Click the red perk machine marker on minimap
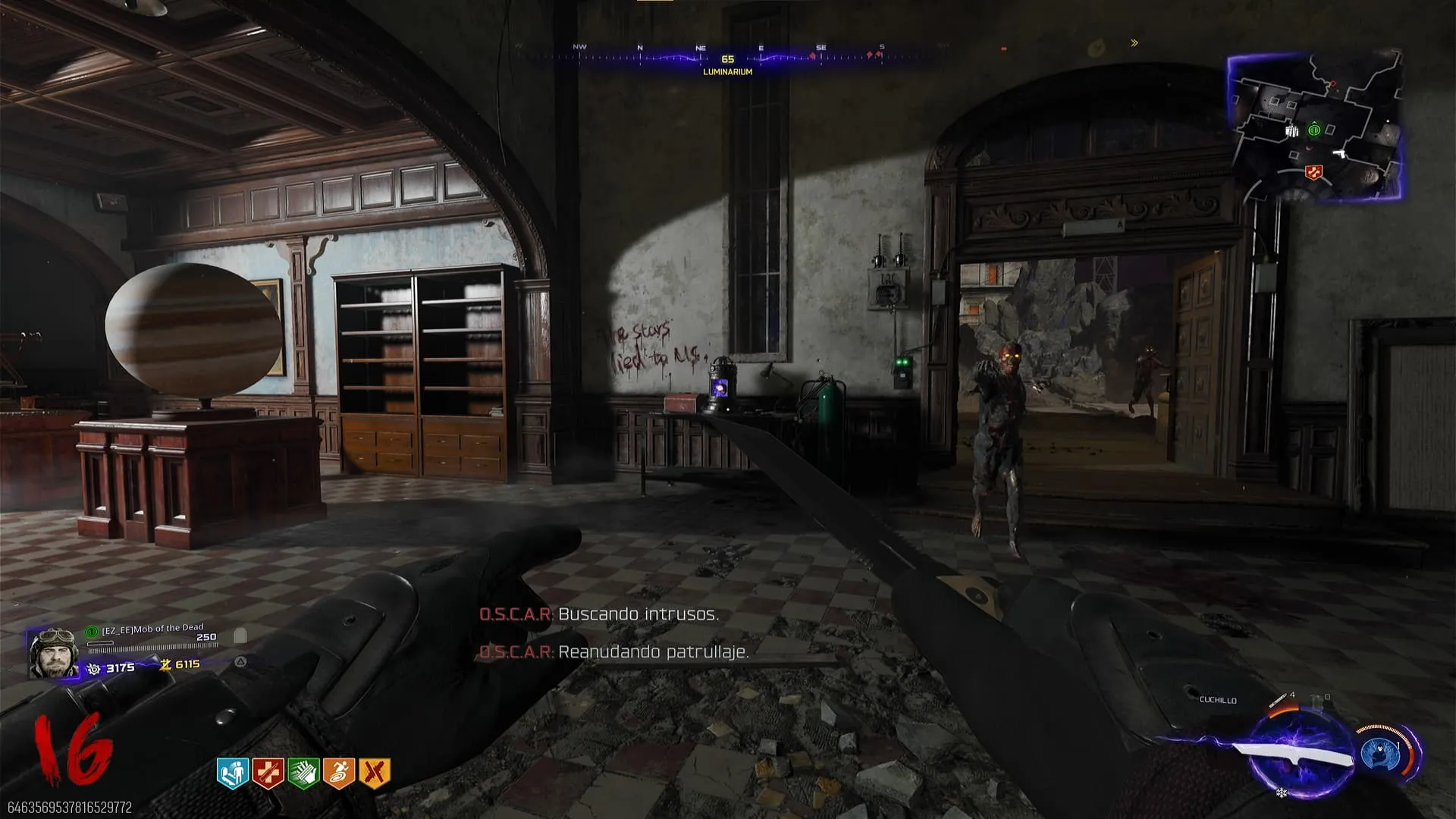Image resolution: width=1456 pixels, height=819 pixels. [1313, 174]
